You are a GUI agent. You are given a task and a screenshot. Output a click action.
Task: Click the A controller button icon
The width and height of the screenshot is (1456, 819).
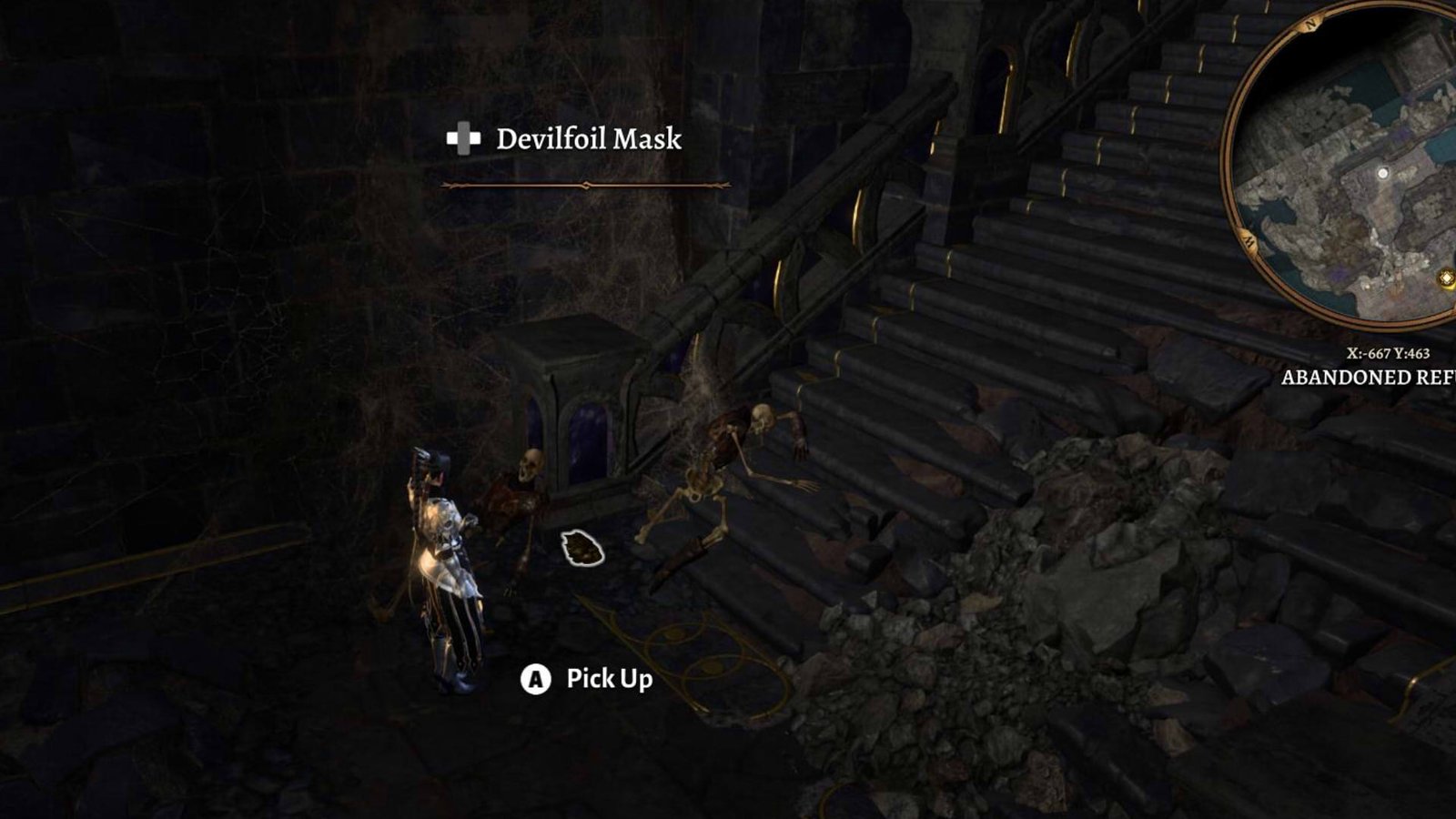(x=537, y=679)
